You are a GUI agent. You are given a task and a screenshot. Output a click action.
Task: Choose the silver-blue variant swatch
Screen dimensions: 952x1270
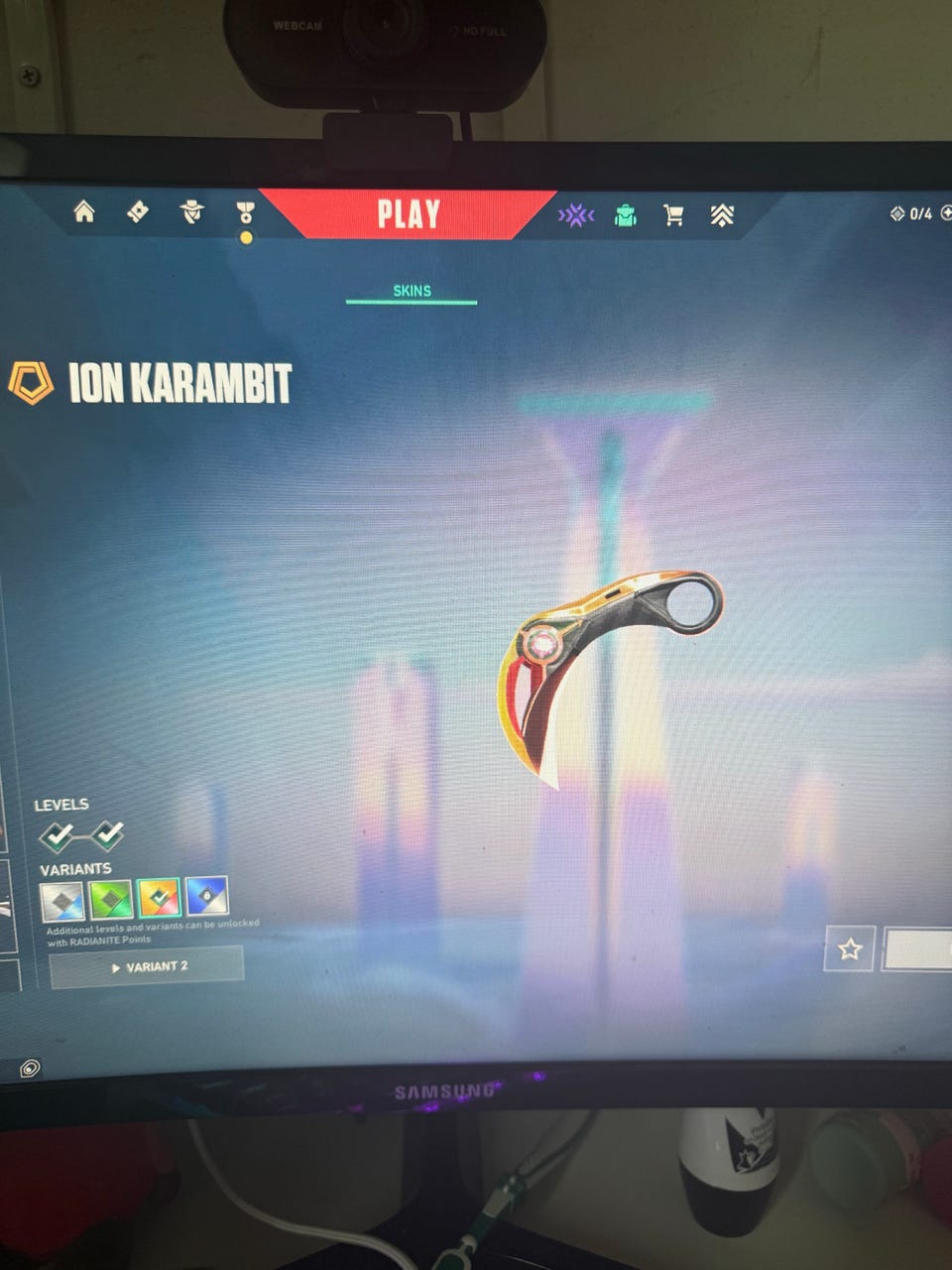coord(61,900)
